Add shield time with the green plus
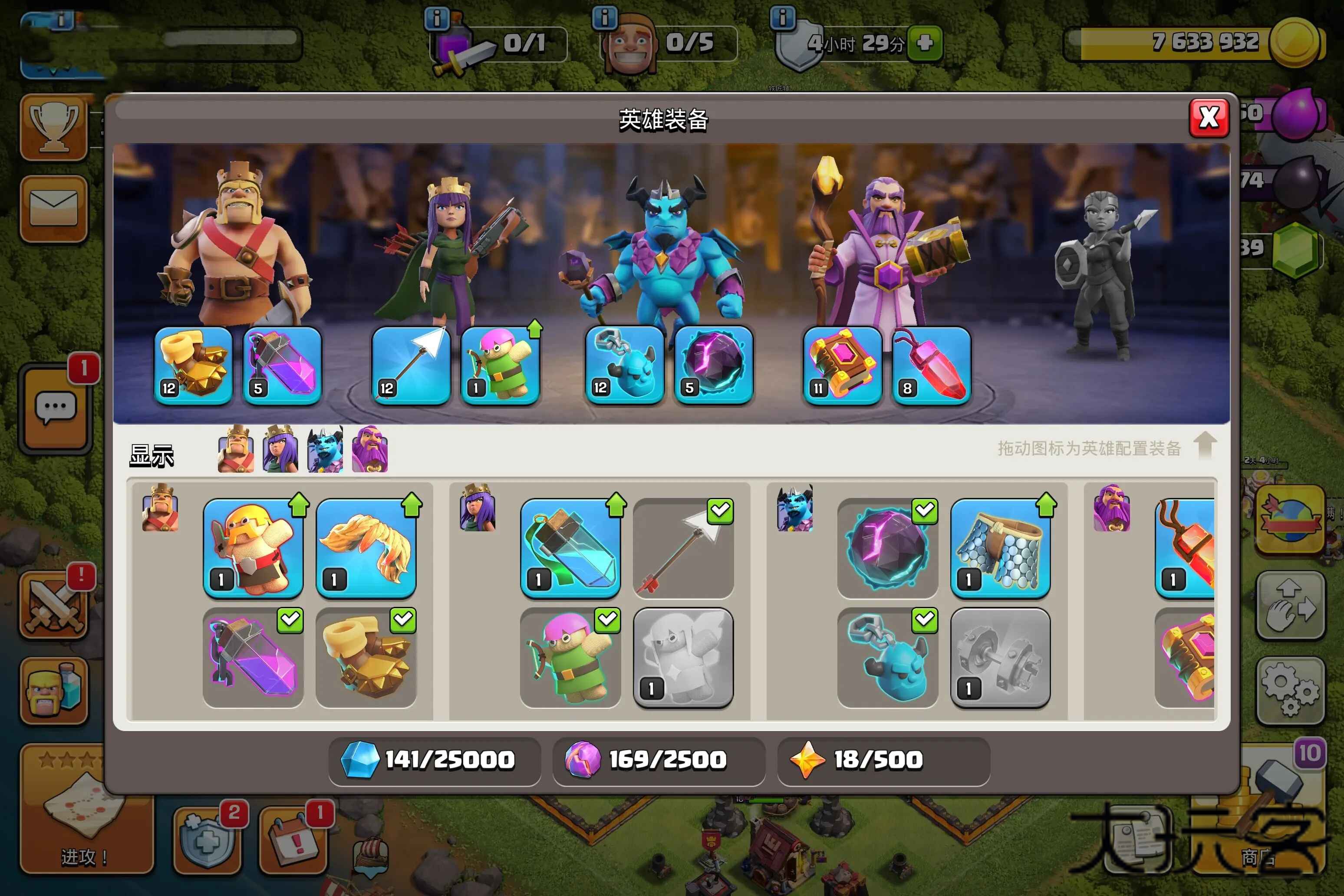This screenshot has height=896, width=1344. click(x=925, y=43)
